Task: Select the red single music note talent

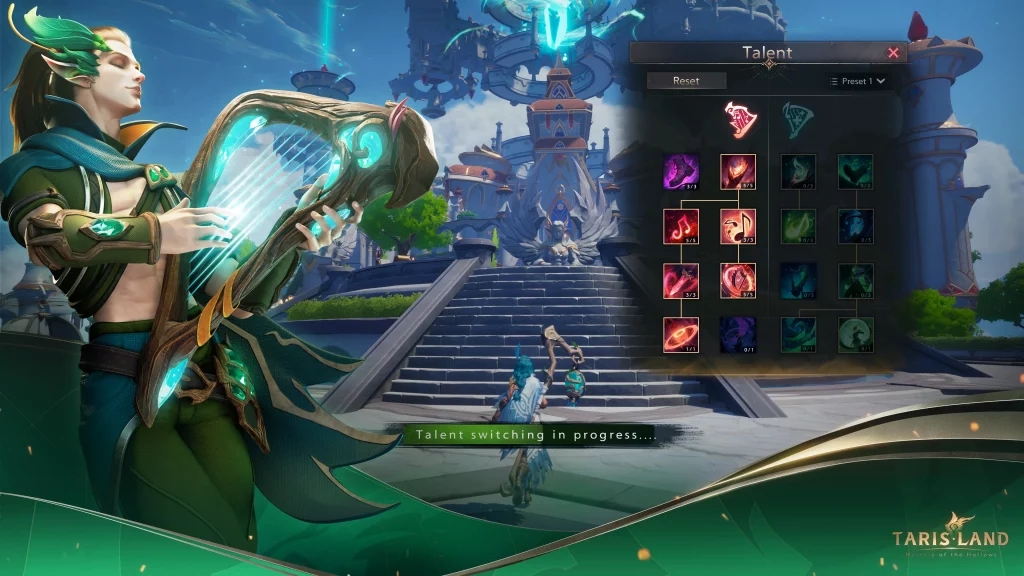Action: pos(681,227)
